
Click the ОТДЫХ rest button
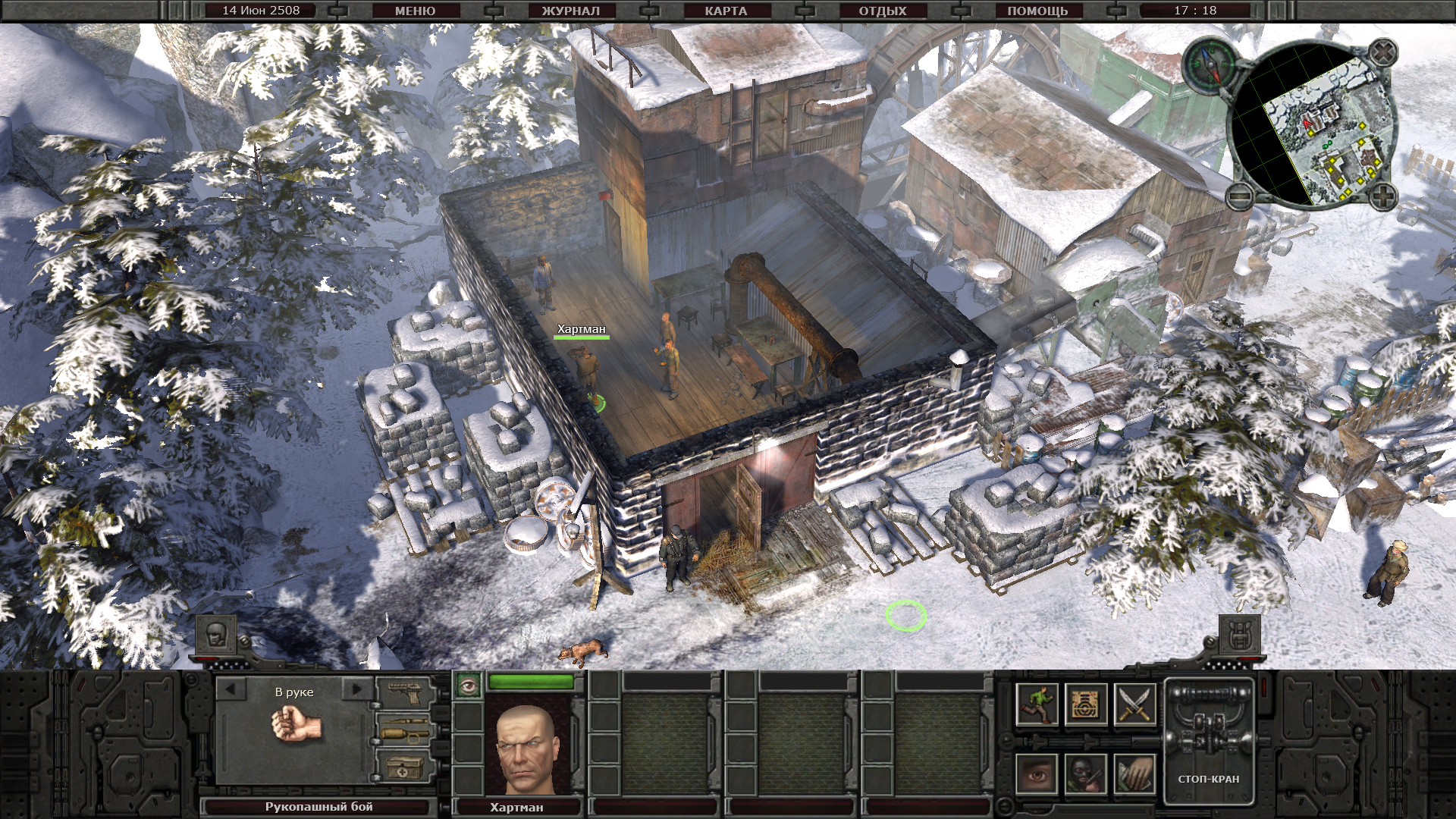882,11
